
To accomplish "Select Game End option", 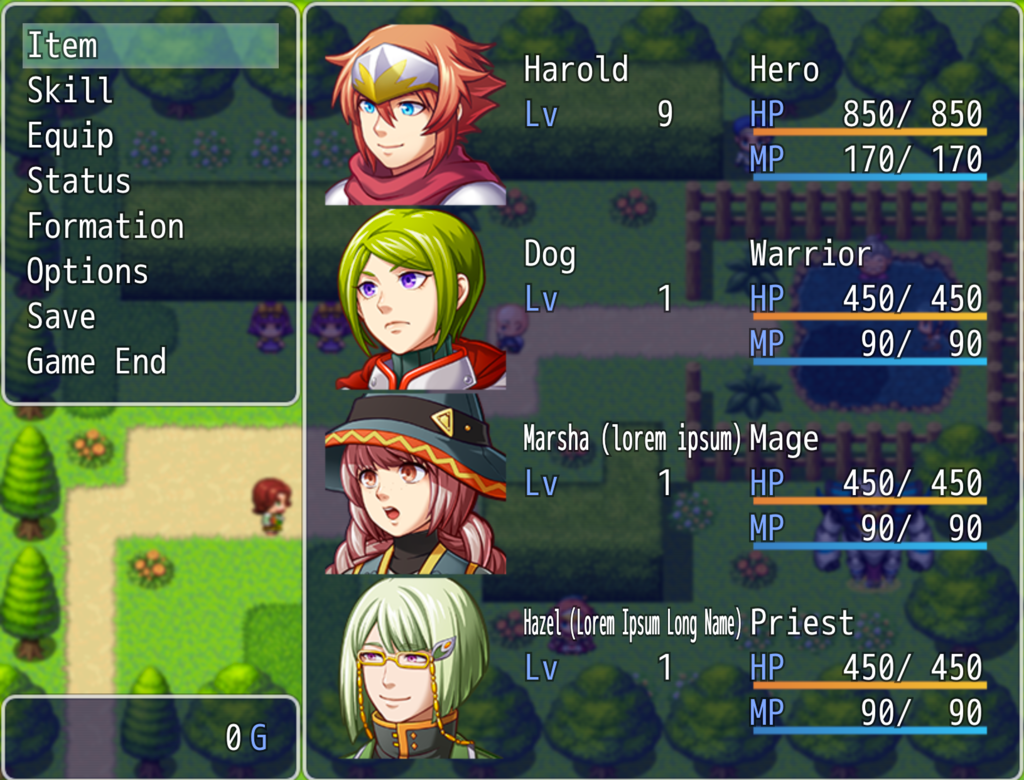I will (x=96, y=362).
